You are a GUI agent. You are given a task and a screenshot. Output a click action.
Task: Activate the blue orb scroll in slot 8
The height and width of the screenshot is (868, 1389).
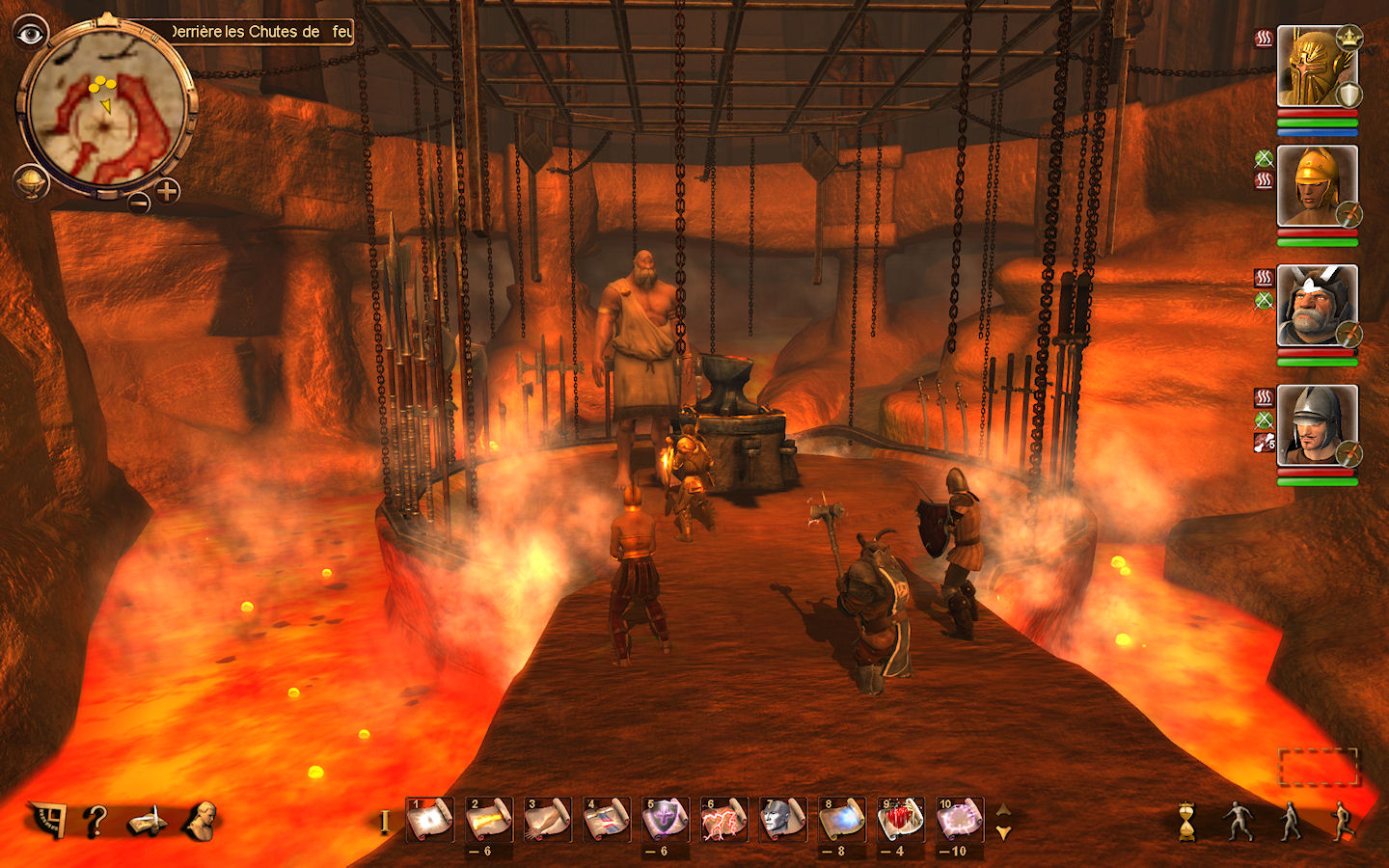(x=841, y=820)
